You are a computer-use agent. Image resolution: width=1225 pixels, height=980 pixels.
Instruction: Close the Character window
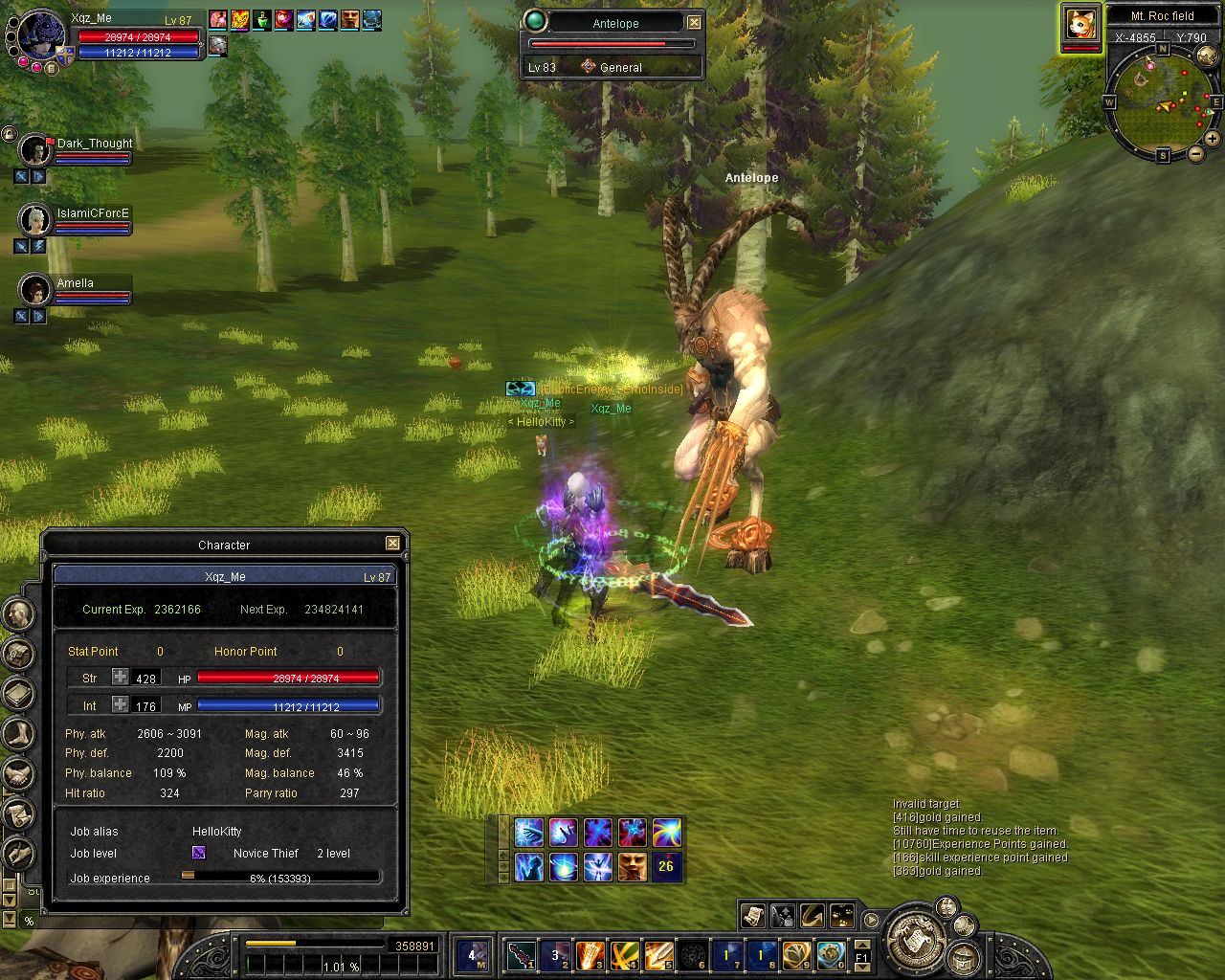coord(392,544)
